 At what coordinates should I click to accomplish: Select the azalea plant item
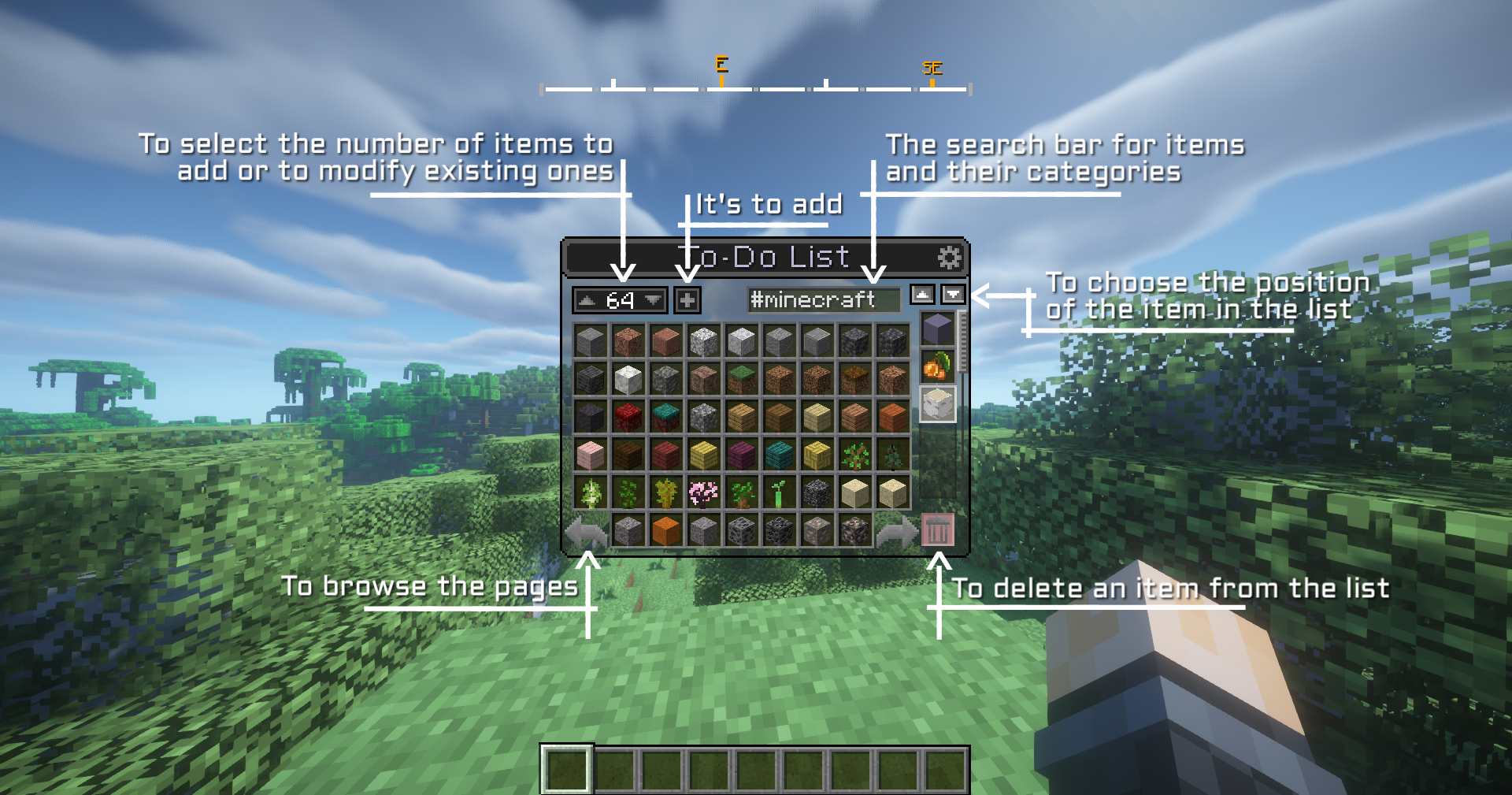click(627, 492)
